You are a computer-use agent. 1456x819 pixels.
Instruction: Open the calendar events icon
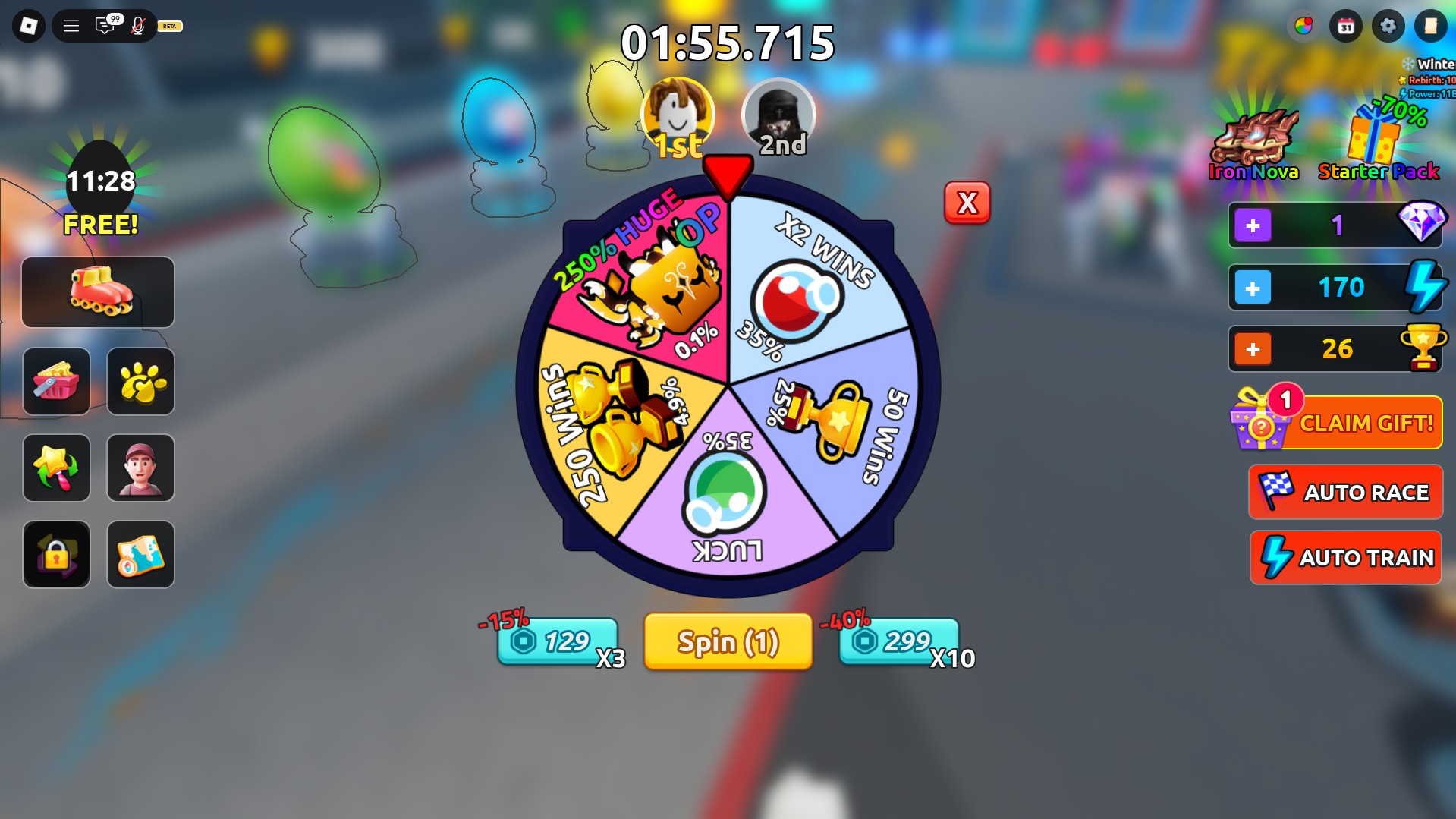click(1345, 26)
